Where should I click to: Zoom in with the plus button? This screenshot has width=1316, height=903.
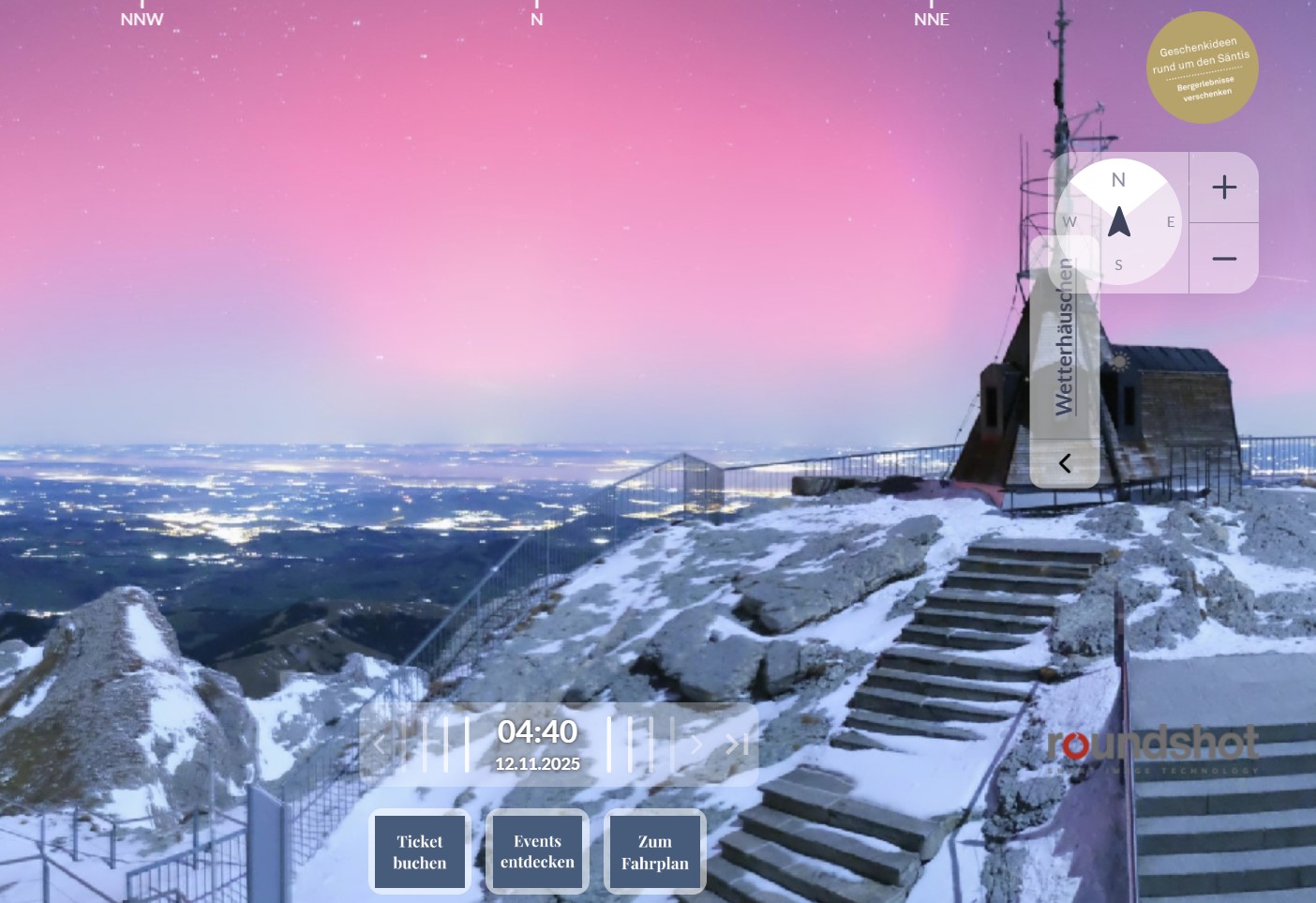point(1224,188)
